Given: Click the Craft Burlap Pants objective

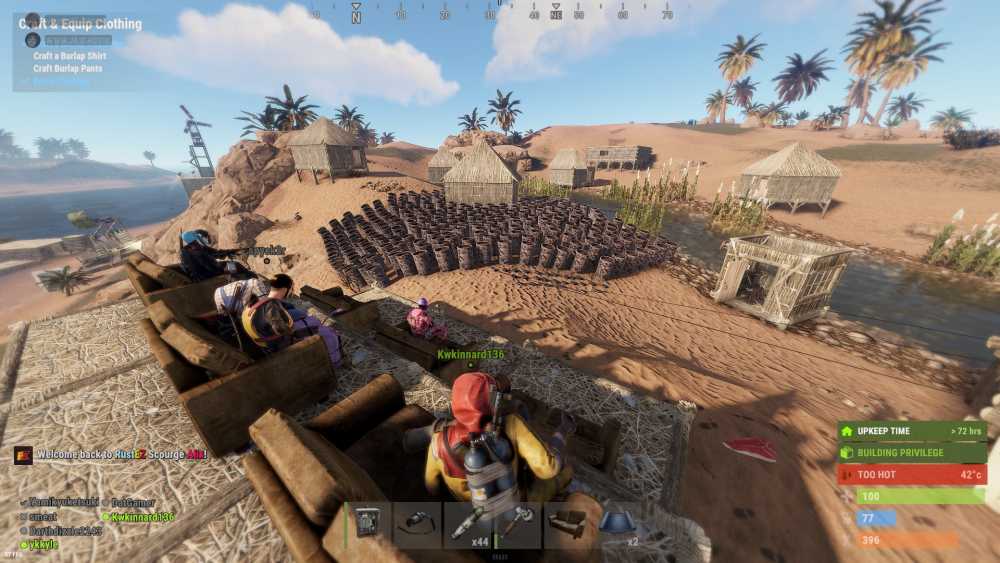Looking at the screenshot, I should (69, 69).
